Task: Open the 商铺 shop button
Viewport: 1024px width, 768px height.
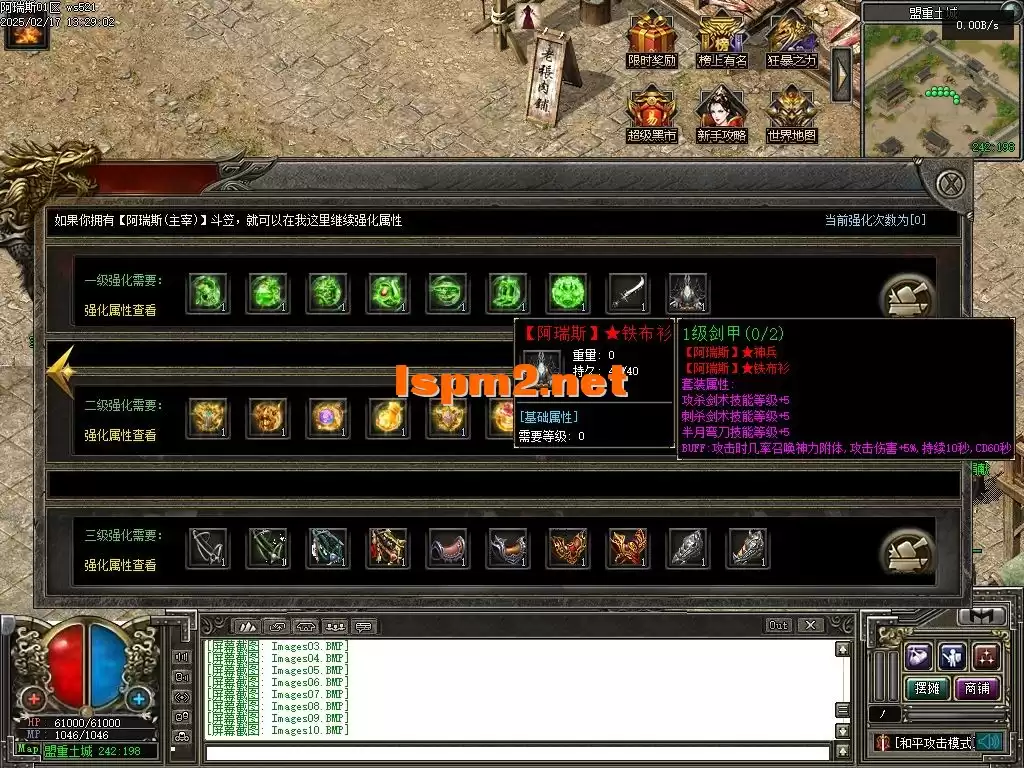Action: [x=977, y=688]
